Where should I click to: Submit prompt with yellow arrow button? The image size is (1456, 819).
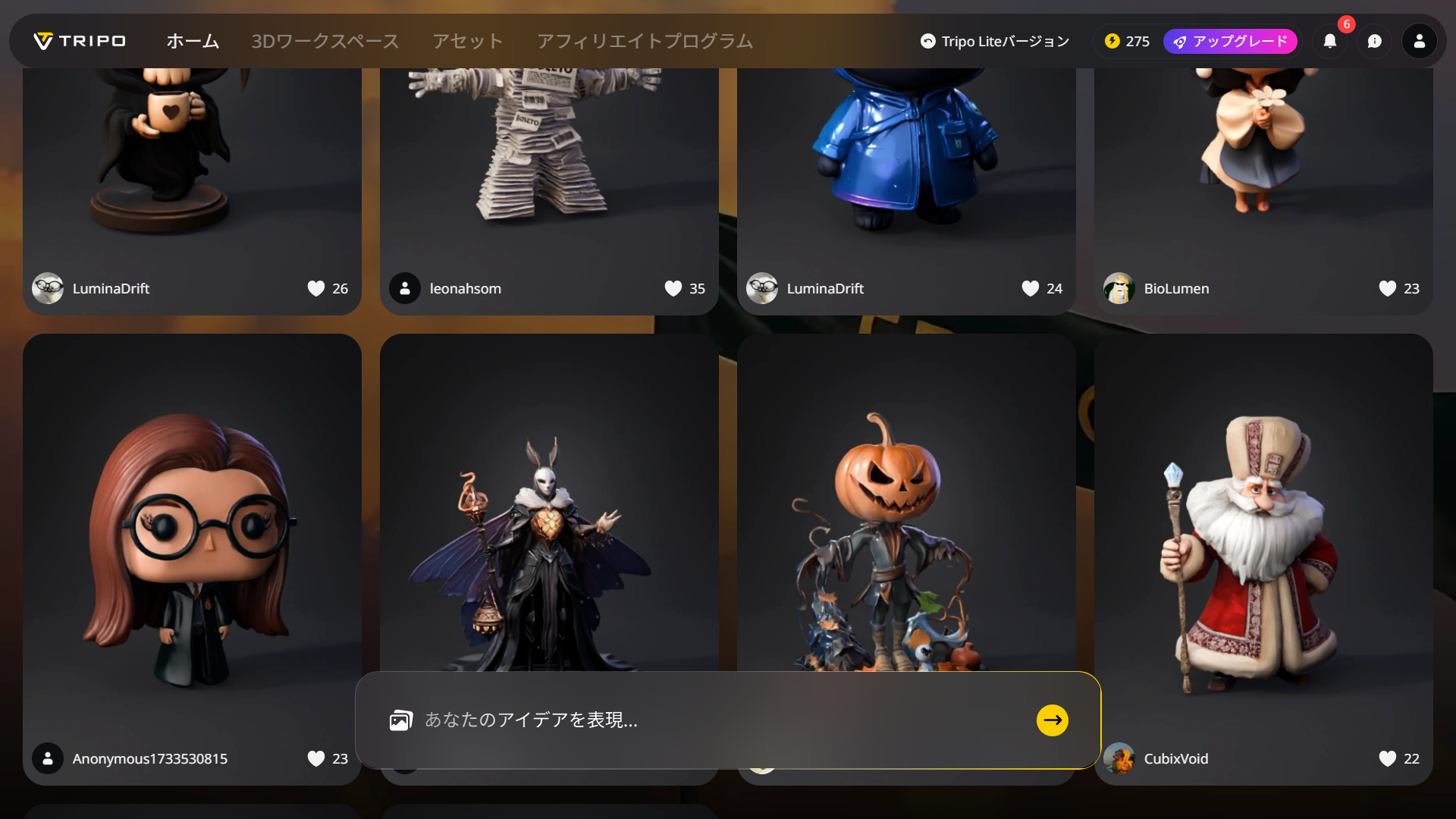pyautogui.click(x=1052, y=720)
